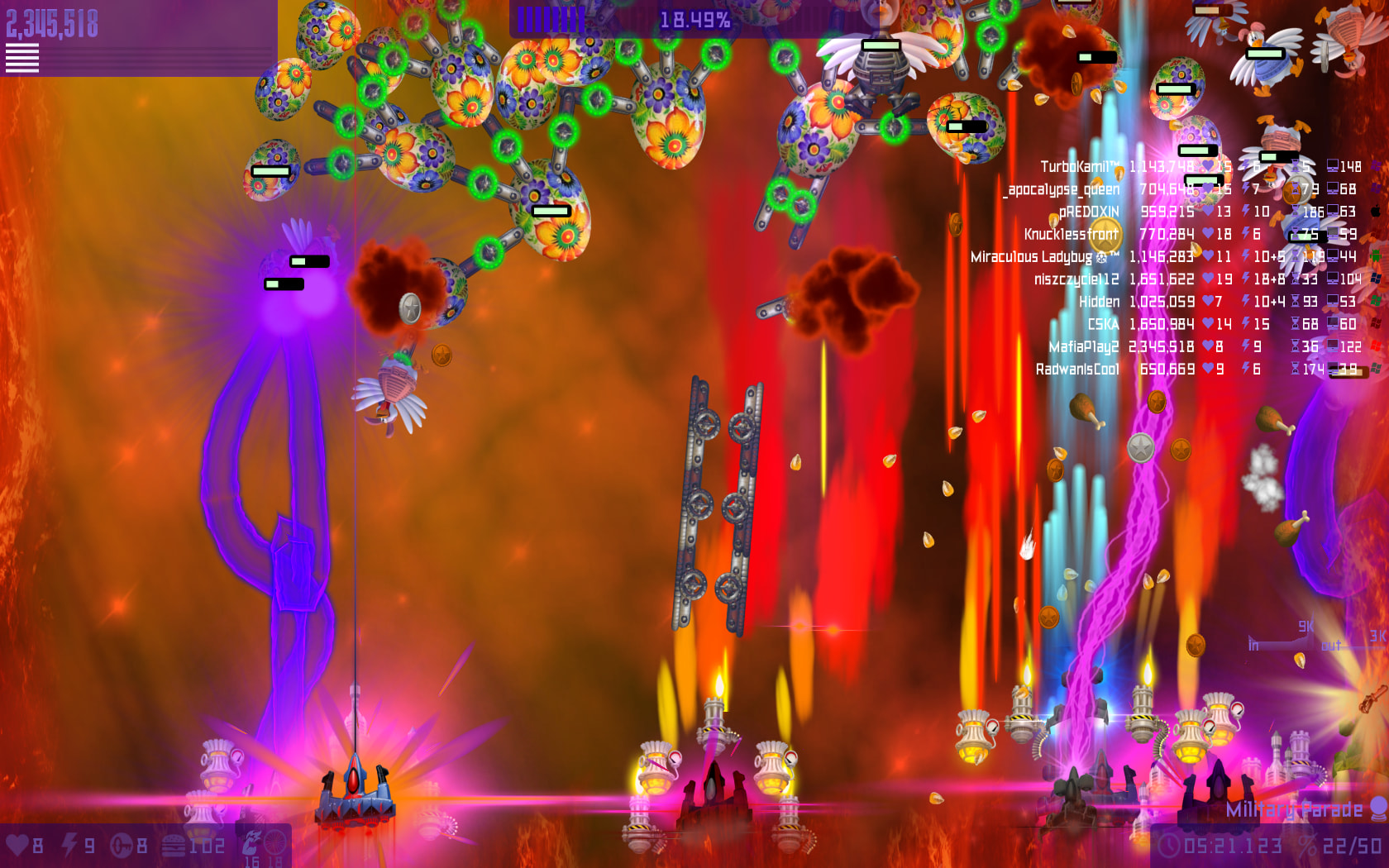Click the RadwanIsCool scoreboard row
The image size is (1389, 868).
click(x=1077, y=370)
